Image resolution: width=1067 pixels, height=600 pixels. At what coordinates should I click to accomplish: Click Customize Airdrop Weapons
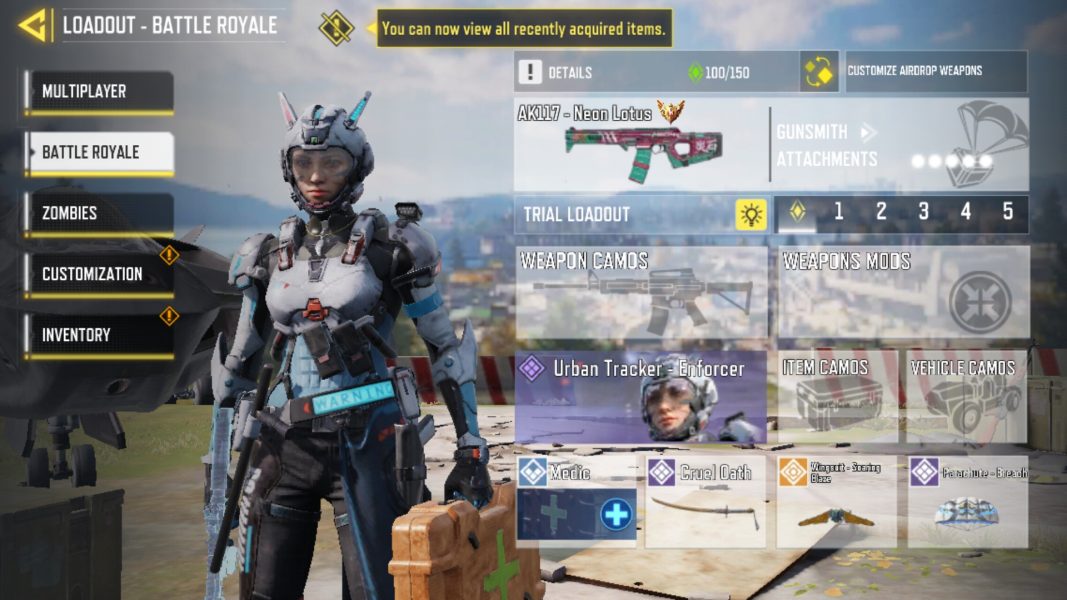click(935, 72)
